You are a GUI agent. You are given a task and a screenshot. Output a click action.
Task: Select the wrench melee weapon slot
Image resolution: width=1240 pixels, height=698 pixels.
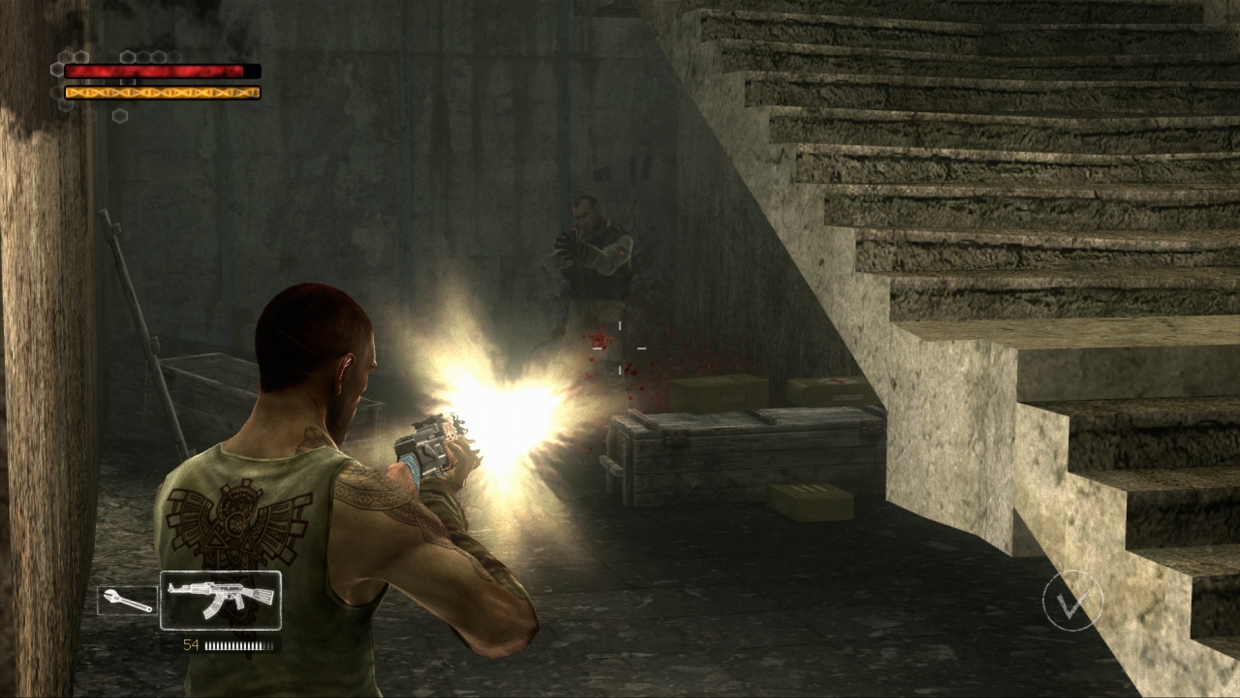pyautogui.click(x=128, y=601)
